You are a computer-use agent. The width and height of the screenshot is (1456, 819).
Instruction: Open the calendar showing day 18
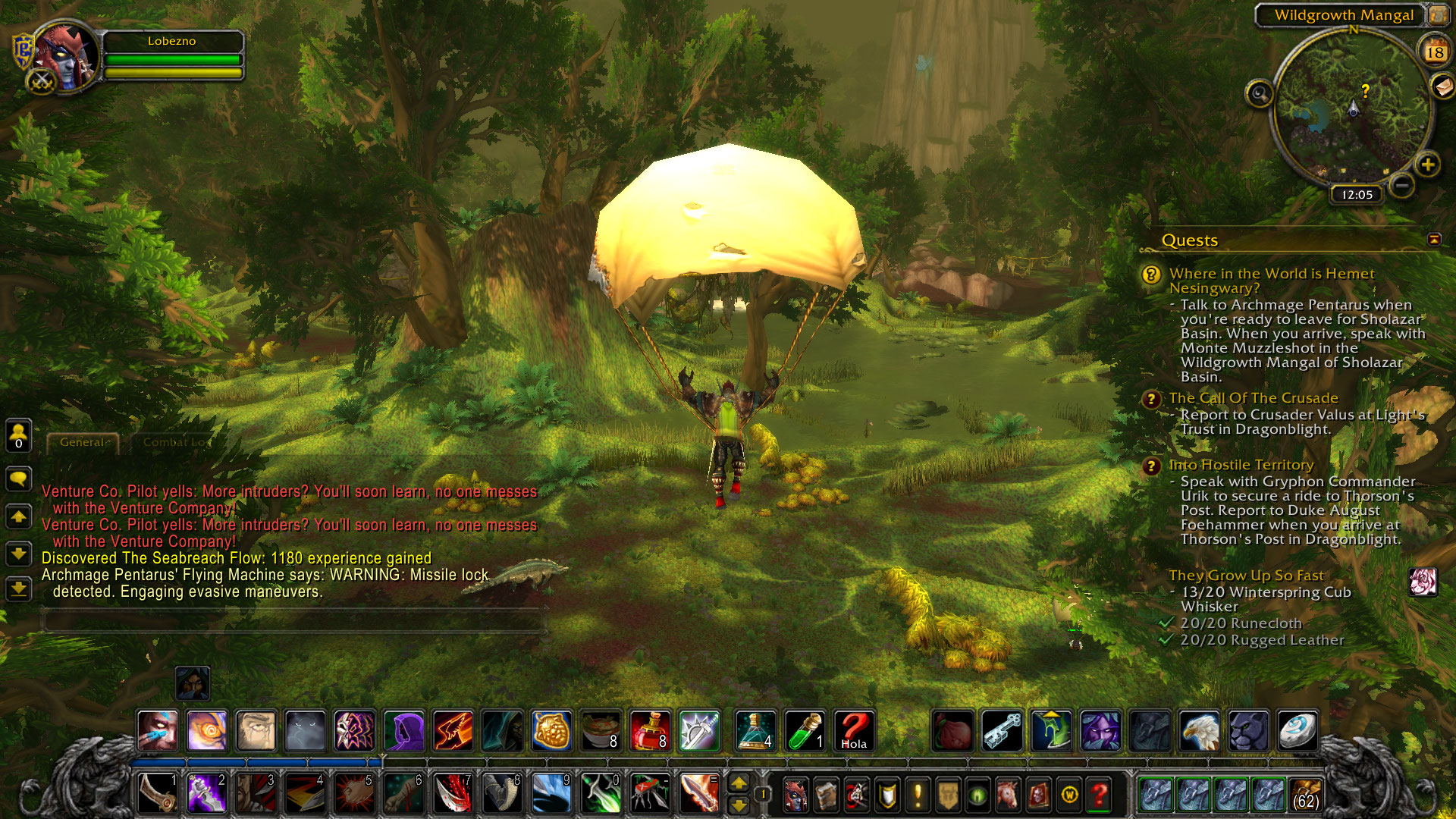click(x=1434, y=52)
